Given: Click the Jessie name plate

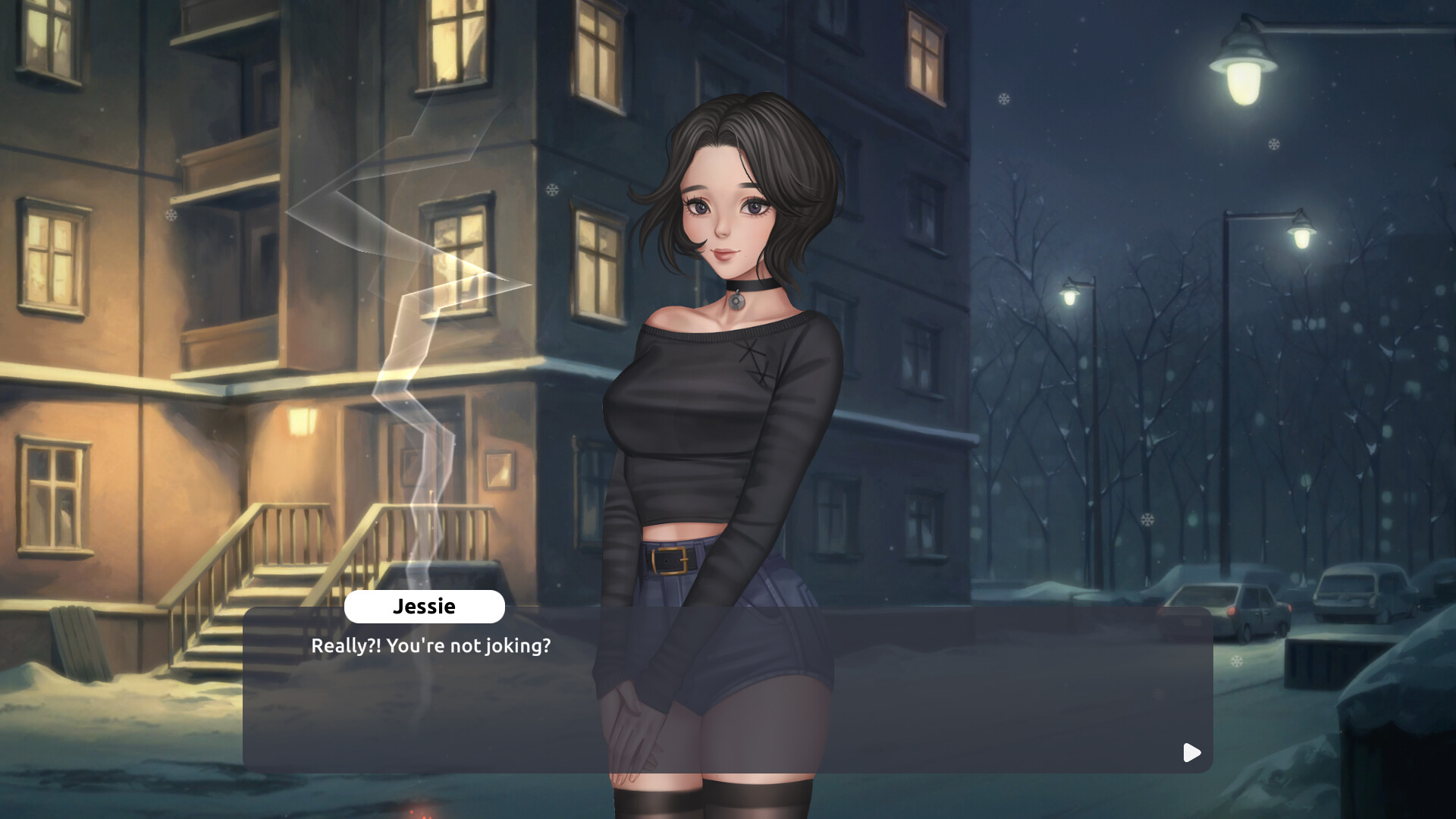Looking at the screenshot, I should coord(425,606).
